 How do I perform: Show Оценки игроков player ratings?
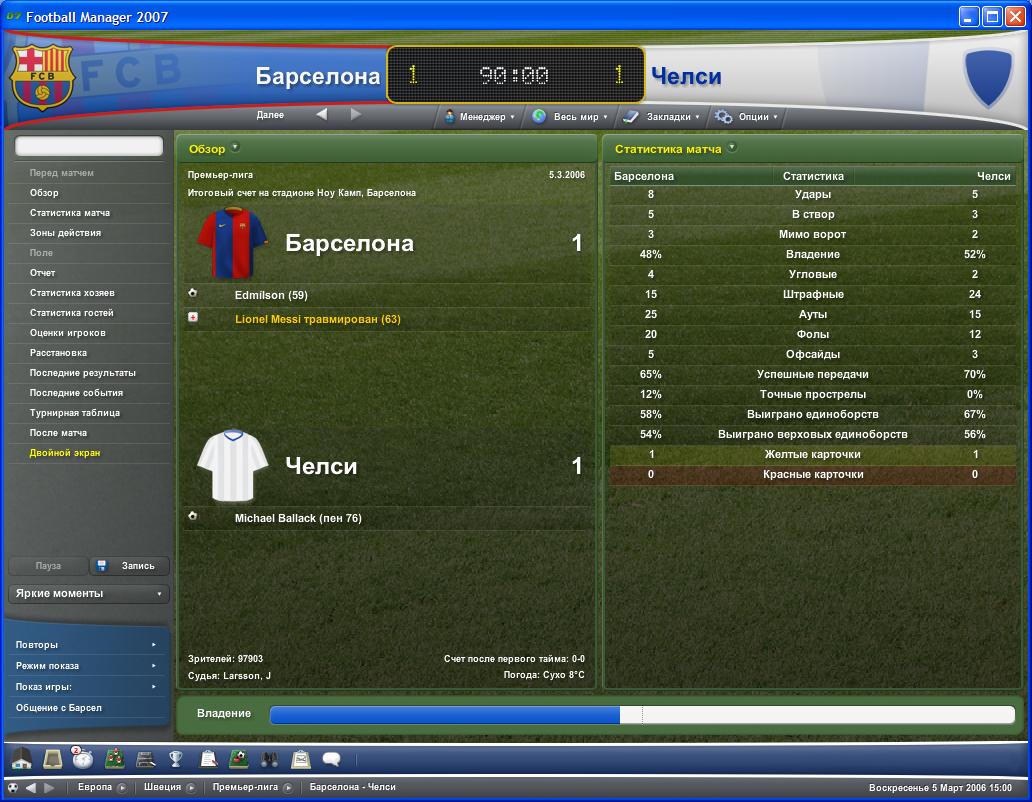(x=67, y=333)
